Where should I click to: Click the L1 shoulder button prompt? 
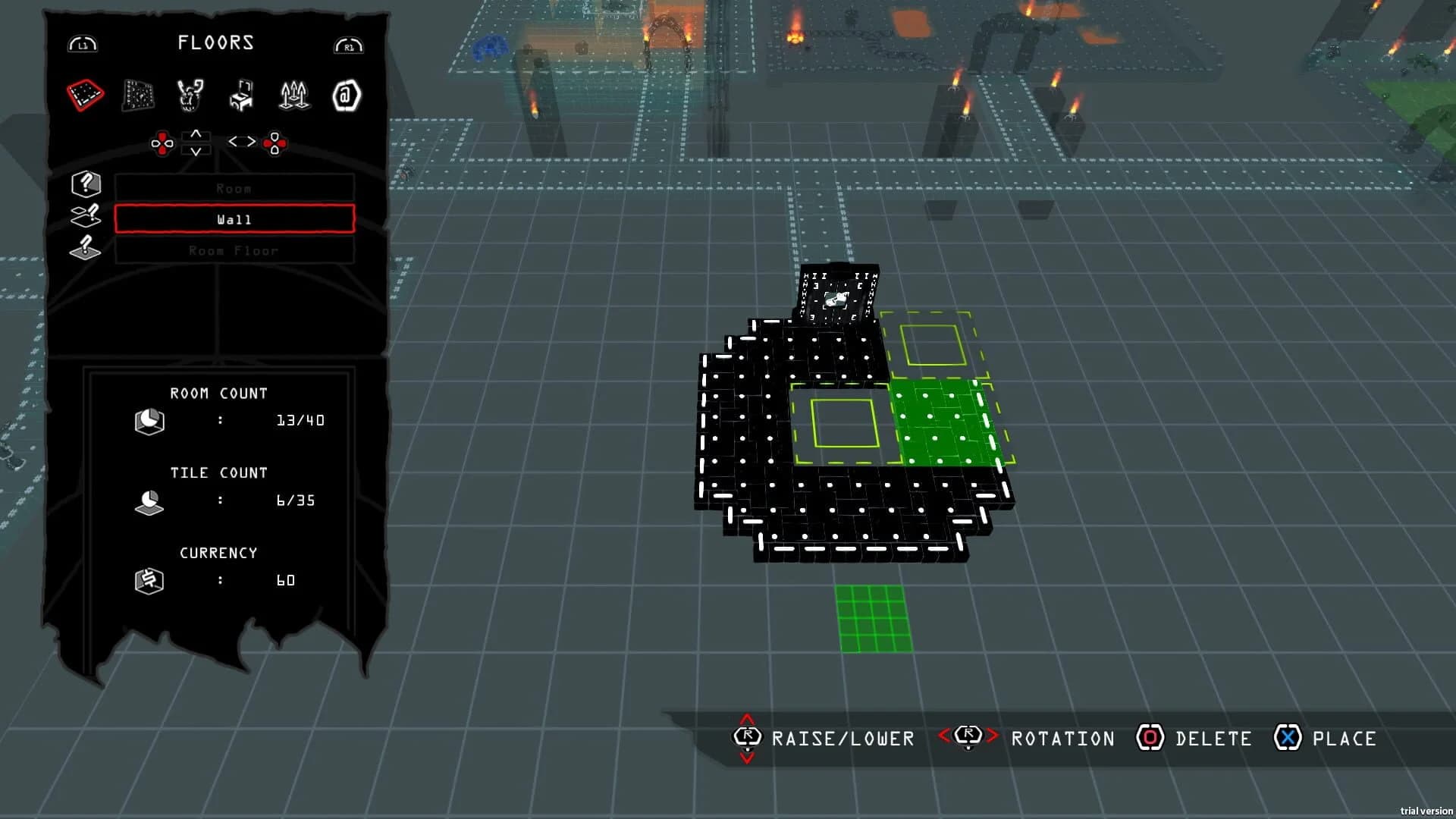tap(83, 44)
